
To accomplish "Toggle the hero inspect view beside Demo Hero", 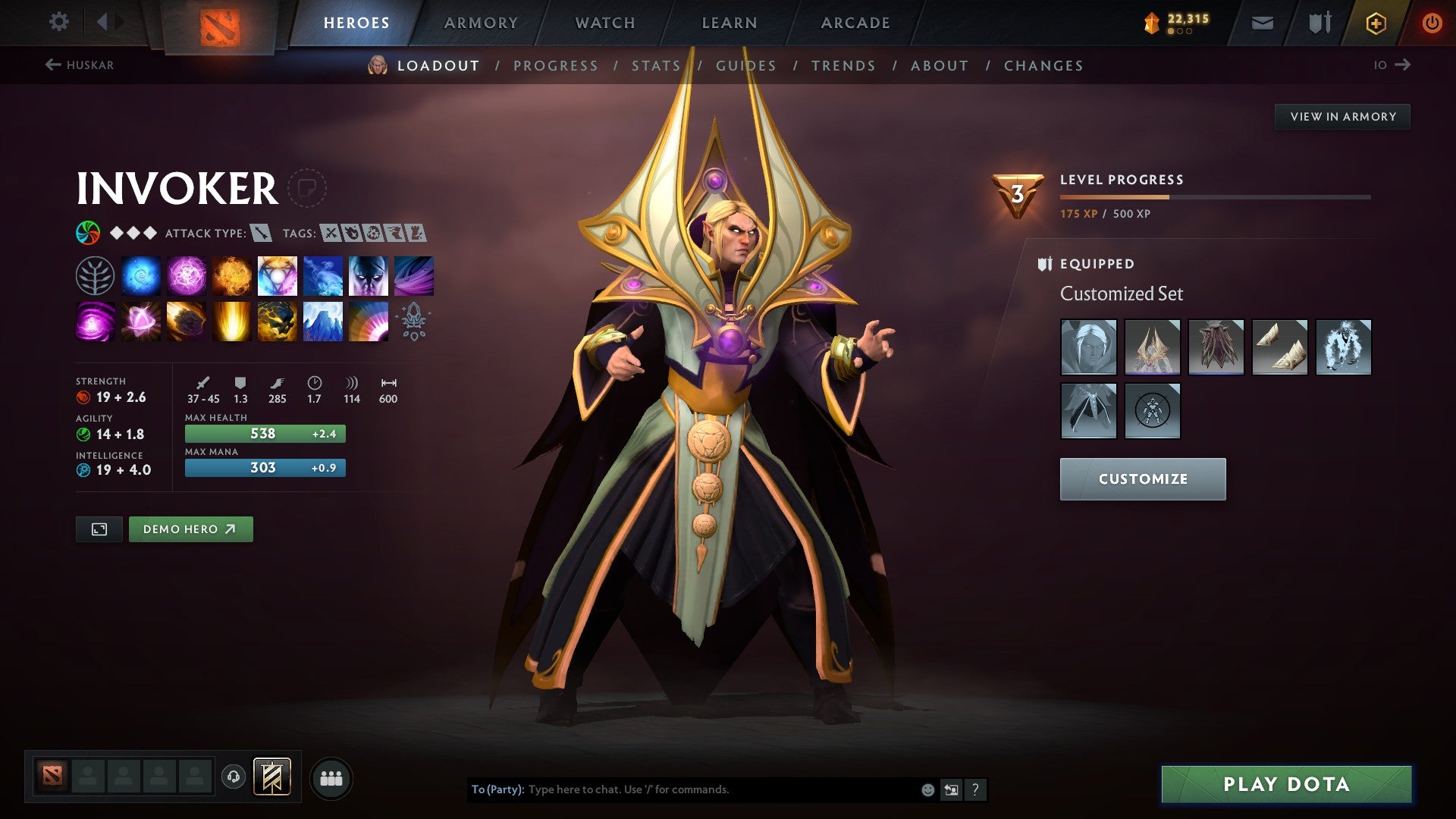I will tap(99, 529).
